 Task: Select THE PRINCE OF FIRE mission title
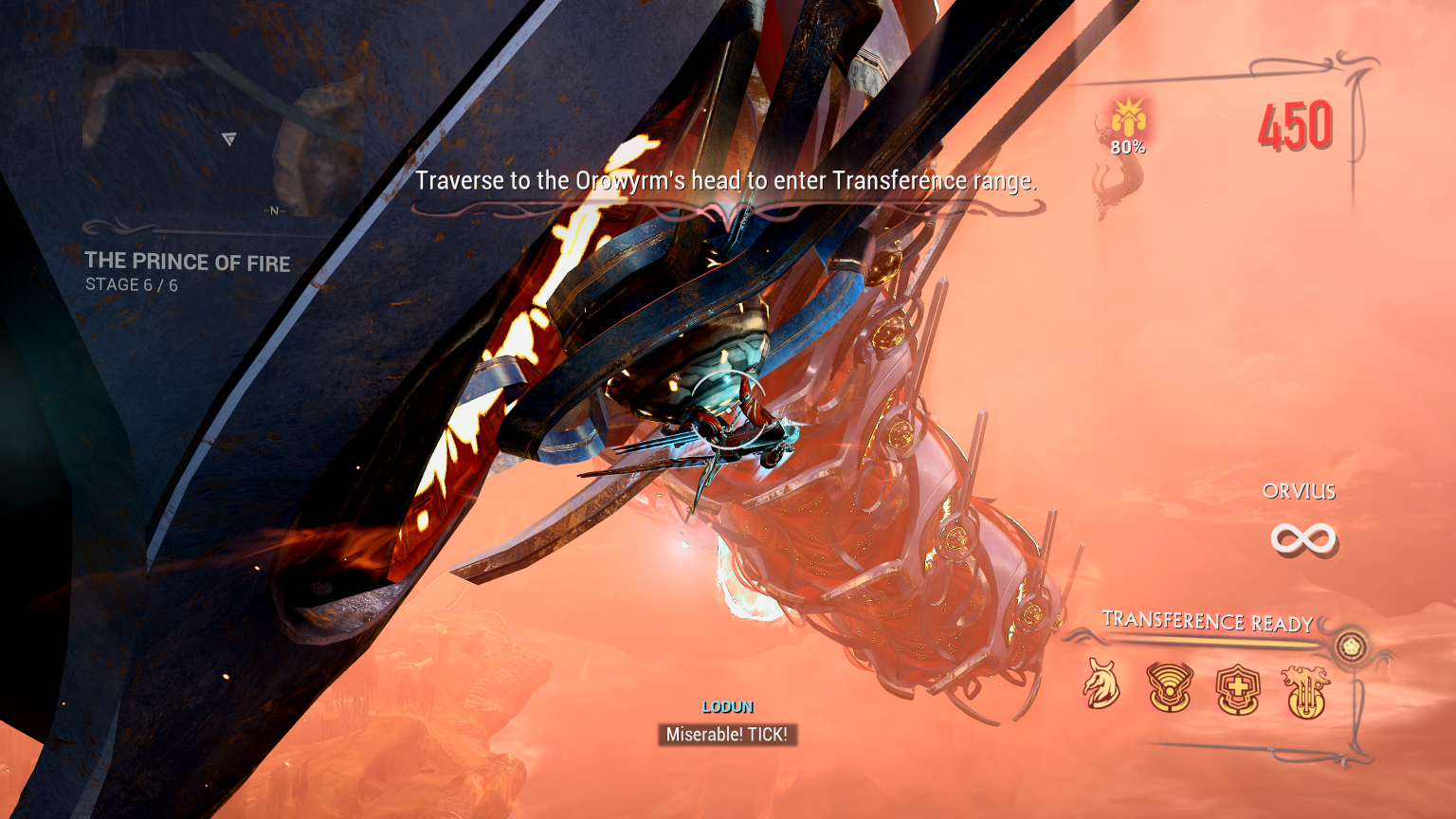(x=187, y=263)
